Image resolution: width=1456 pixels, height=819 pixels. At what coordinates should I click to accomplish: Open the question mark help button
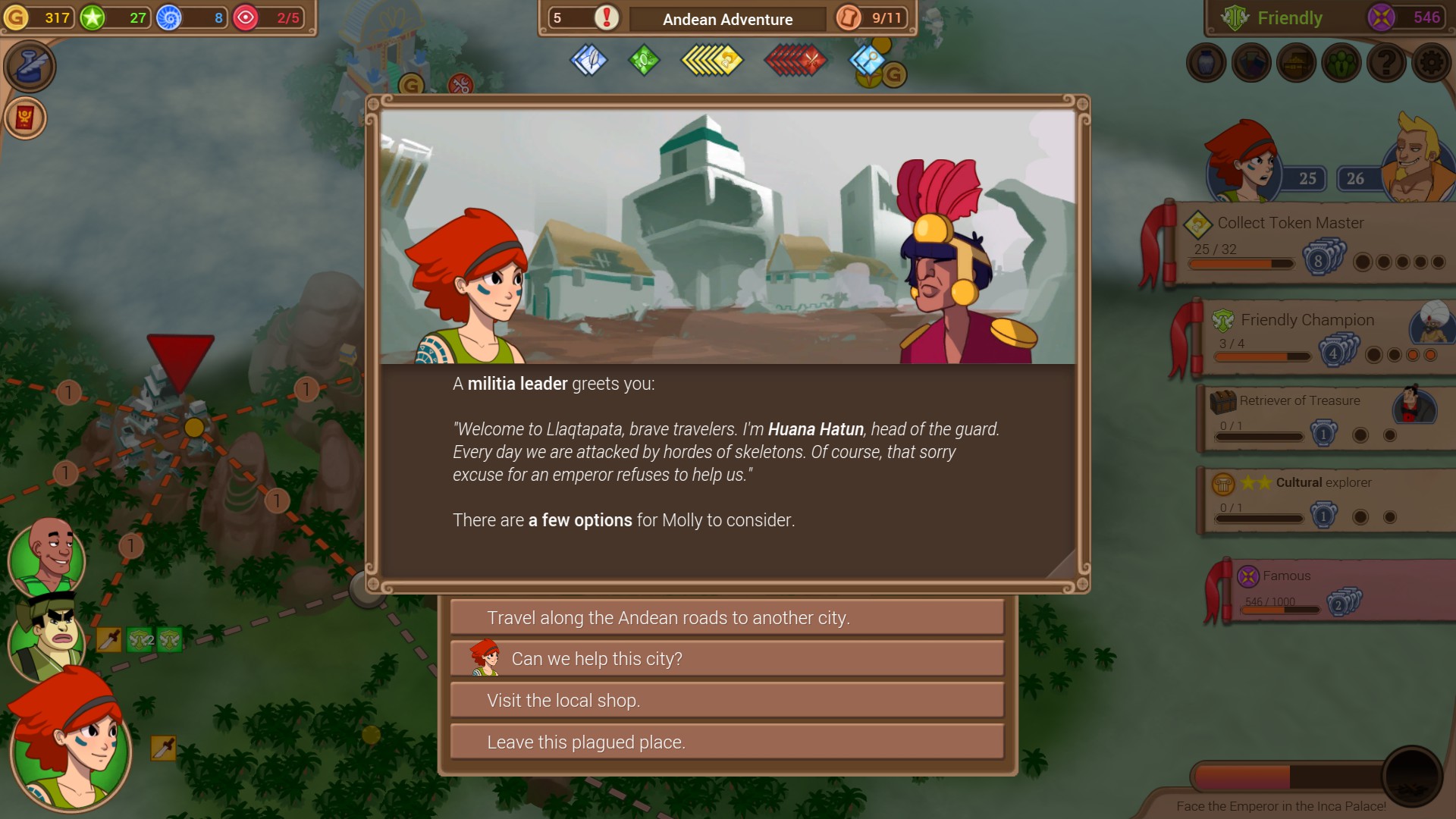pyautogui.click(x=1386, y=63)
